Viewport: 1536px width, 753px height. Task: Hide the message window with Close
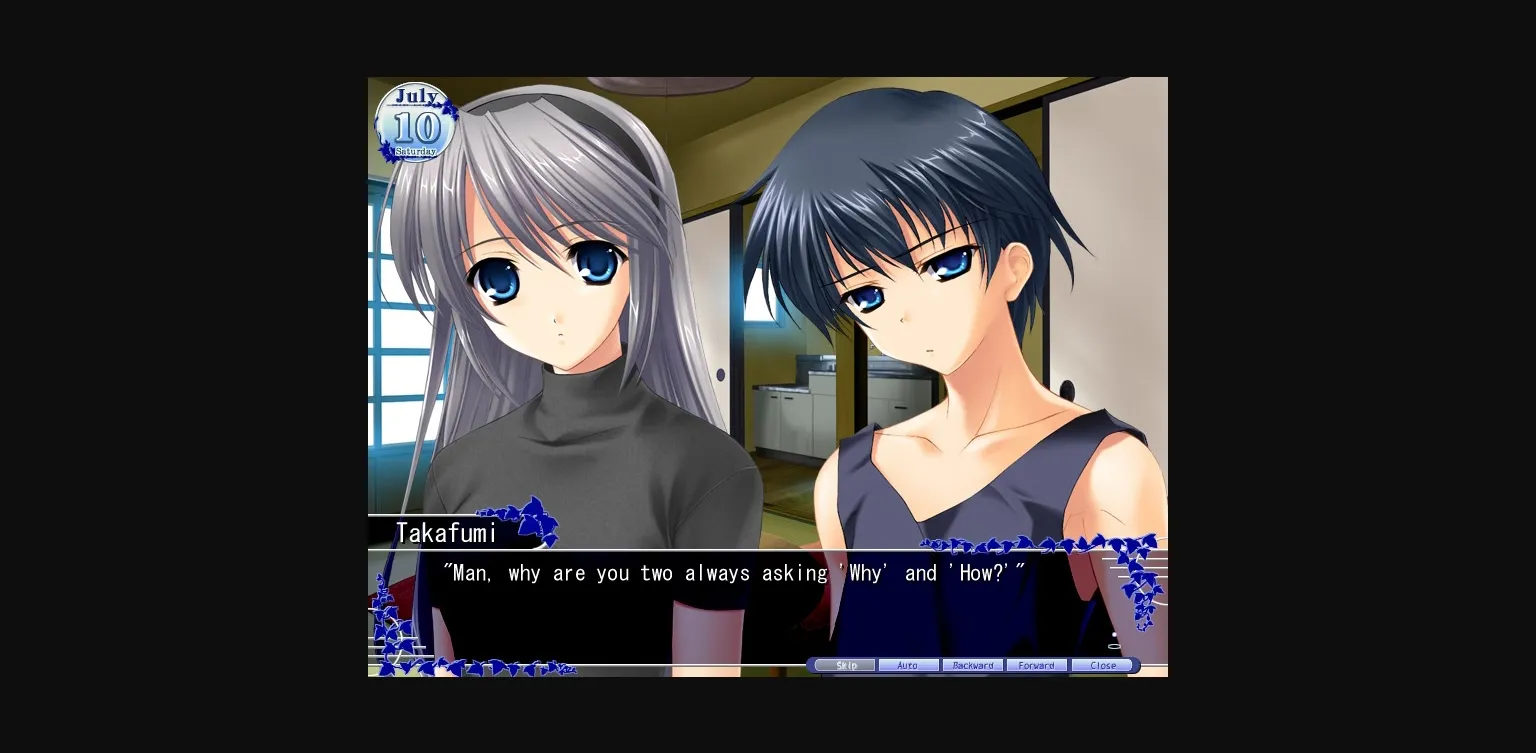coord(1104,665)
